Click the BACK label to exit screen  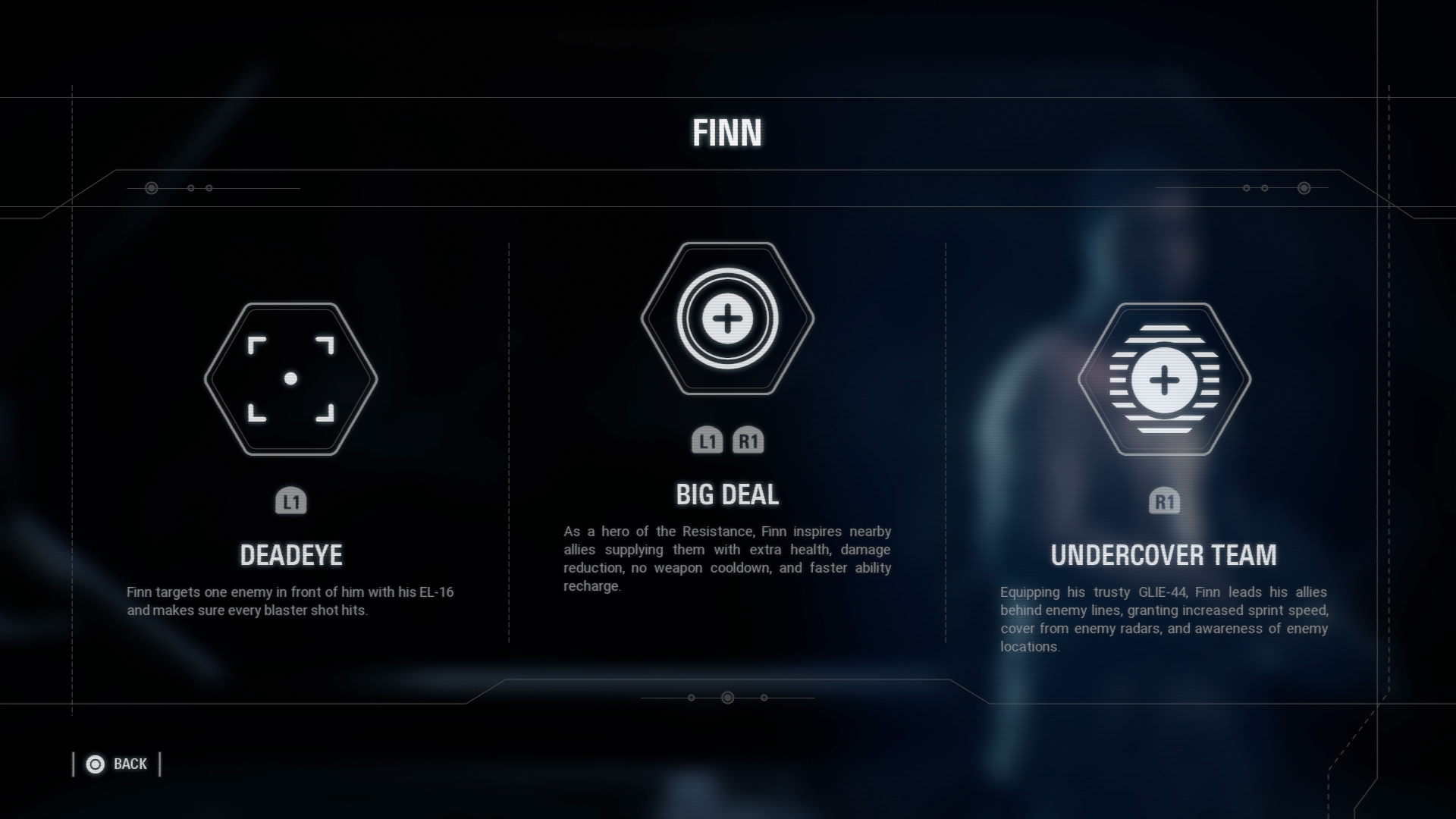pos(130,764)
